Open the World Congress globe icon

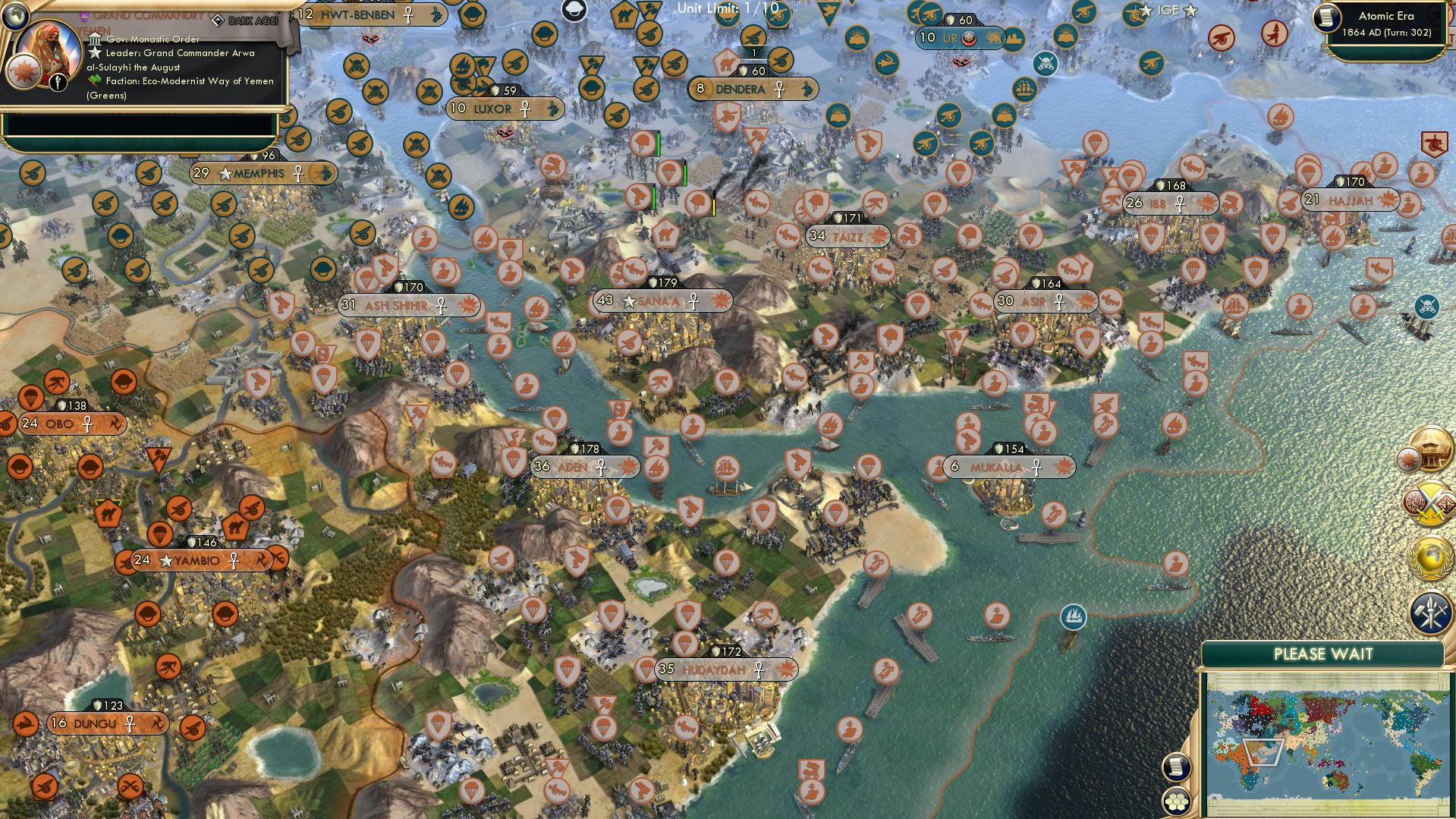click(x=1429, y=556)
